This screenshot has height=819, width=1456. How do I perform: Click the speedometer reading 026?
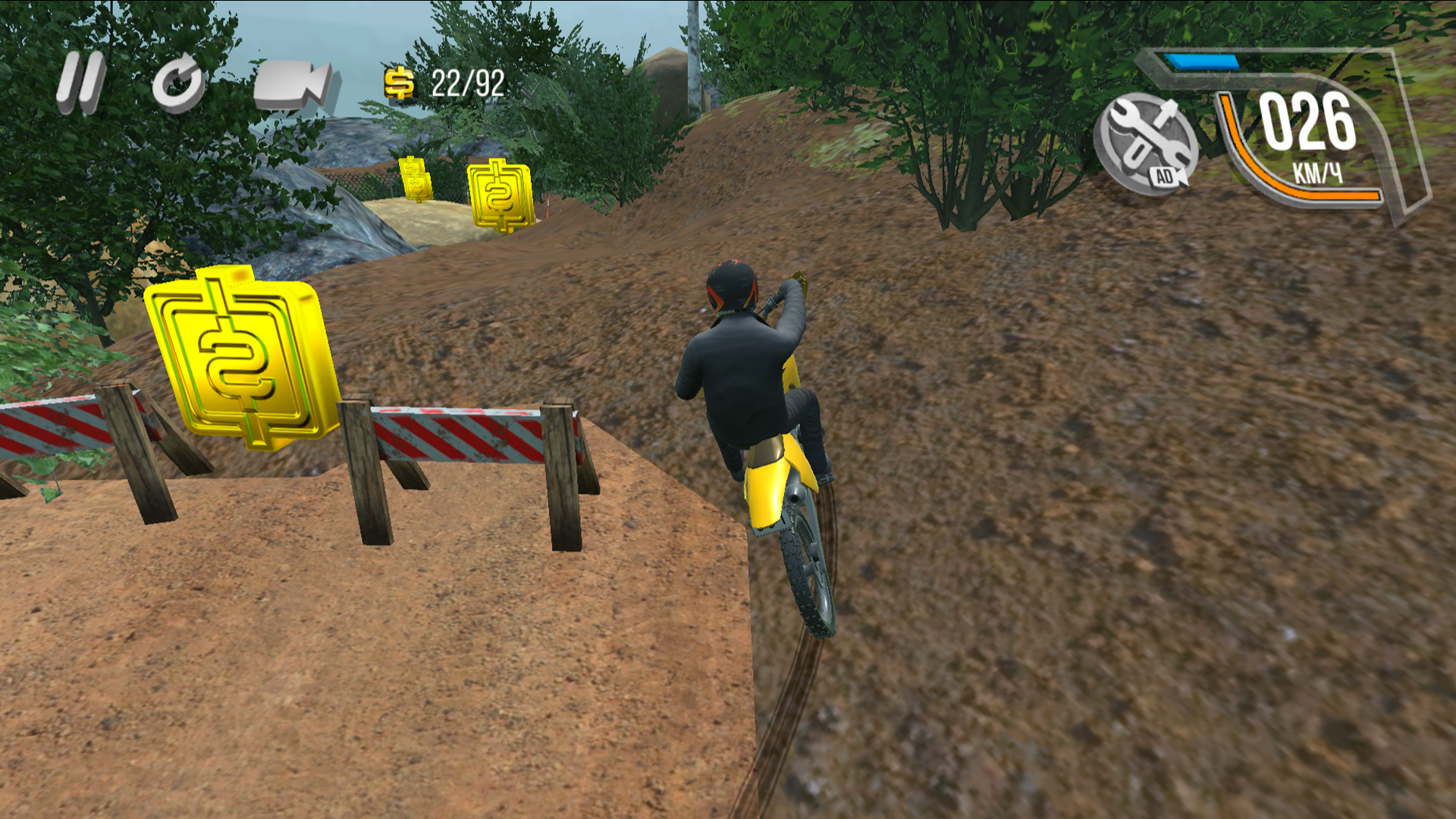click(x=1308, y=121)
